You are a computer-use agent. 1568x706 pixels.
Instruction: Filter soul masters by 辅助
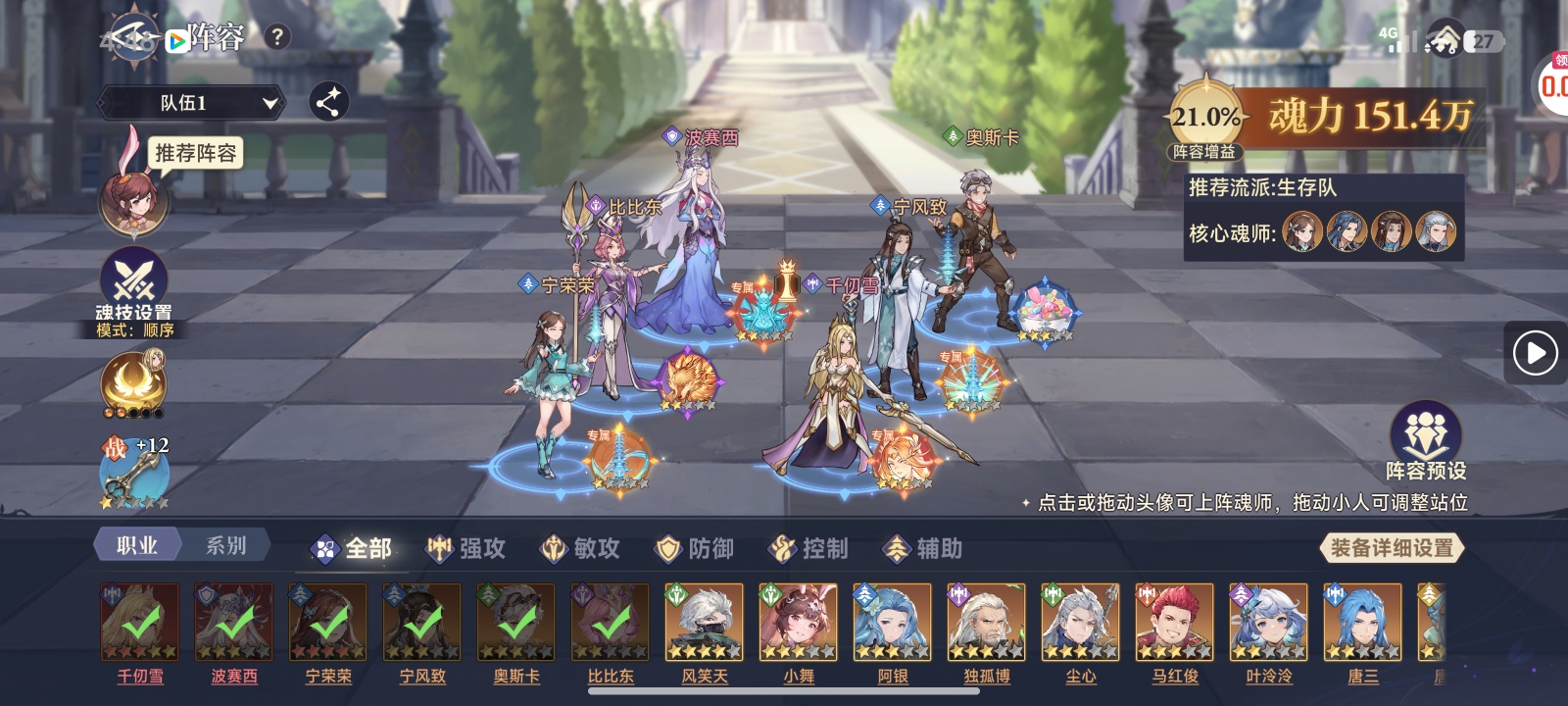pyautogui.click(x=923, y=549)
